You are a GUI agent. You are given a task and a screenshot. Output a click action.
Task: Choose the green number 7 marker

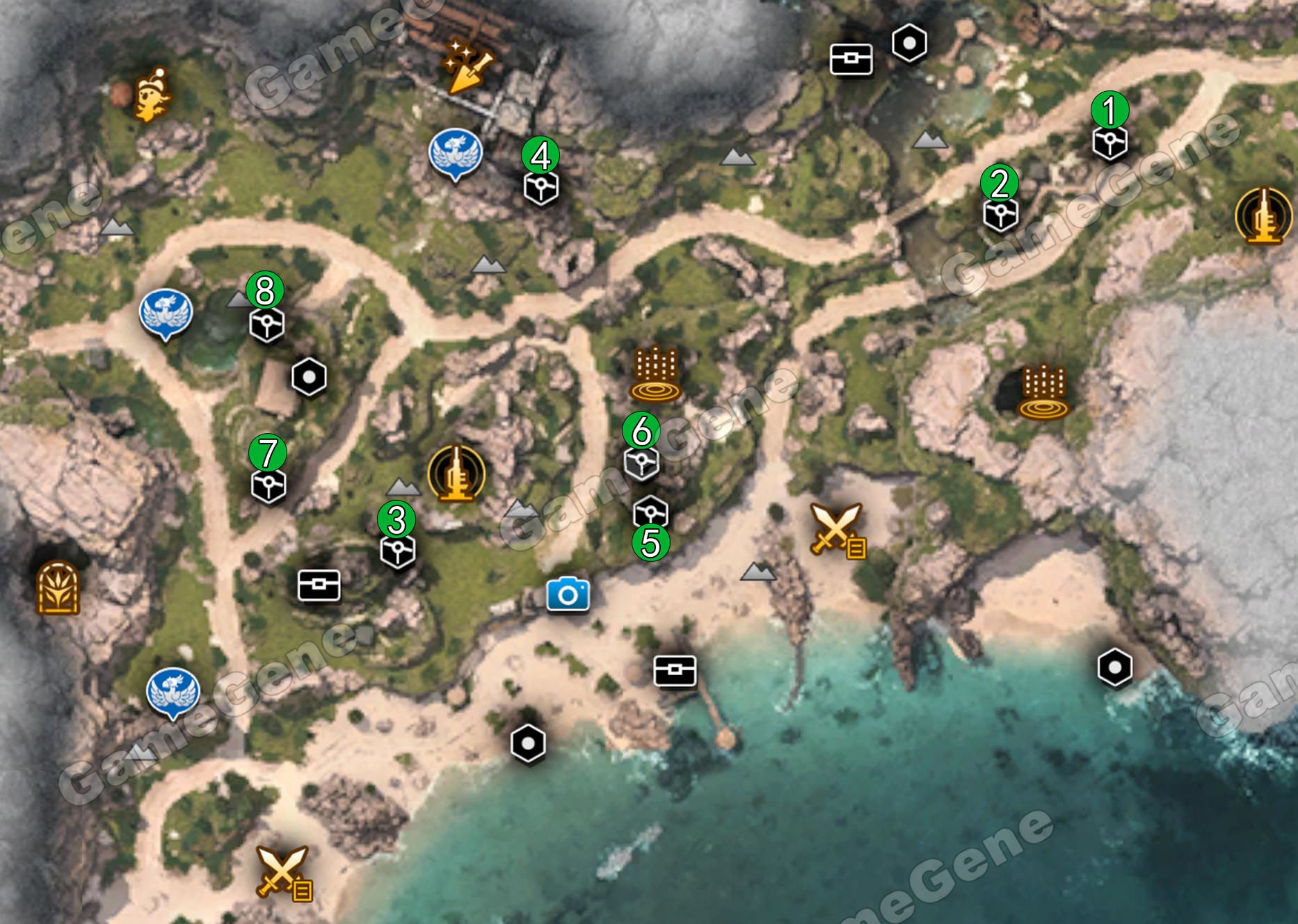click(267, 453)
